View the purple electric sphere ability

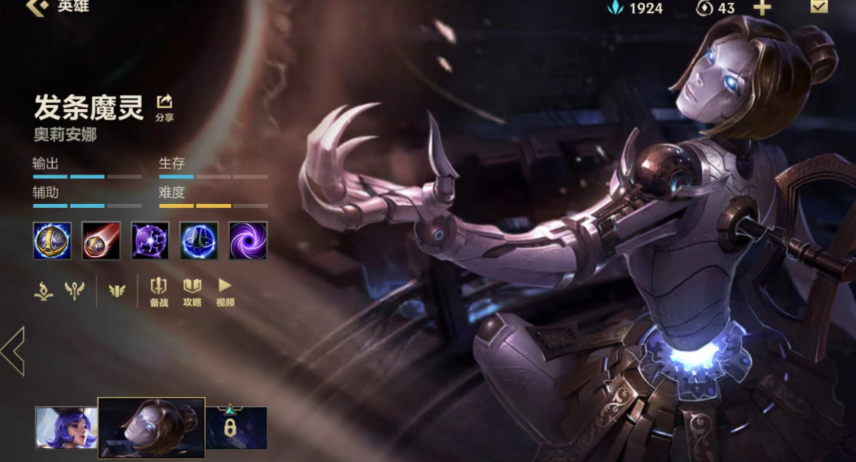[x=150, y=241]
